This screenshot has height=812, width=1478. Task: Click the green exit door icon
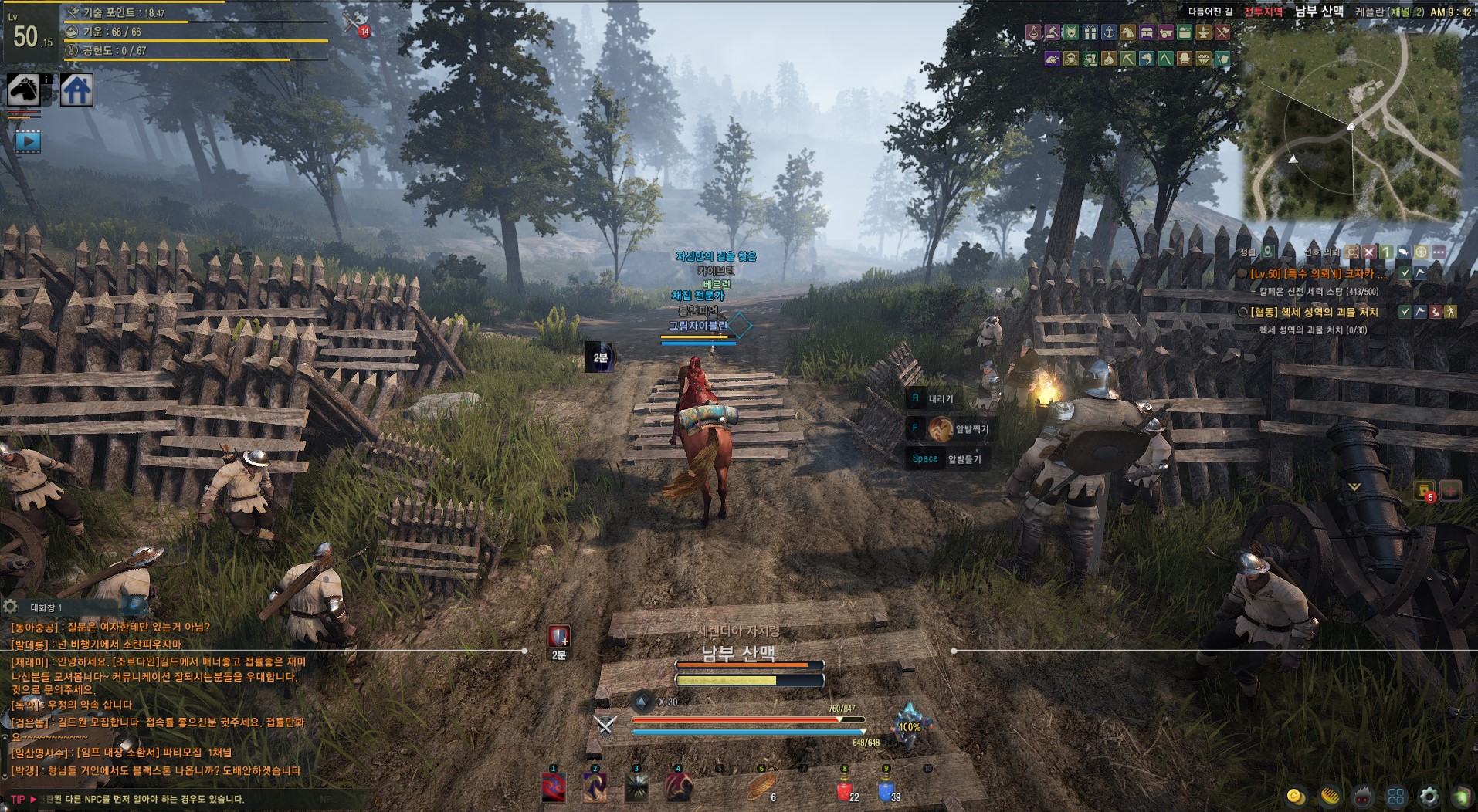pos(1462,796)
